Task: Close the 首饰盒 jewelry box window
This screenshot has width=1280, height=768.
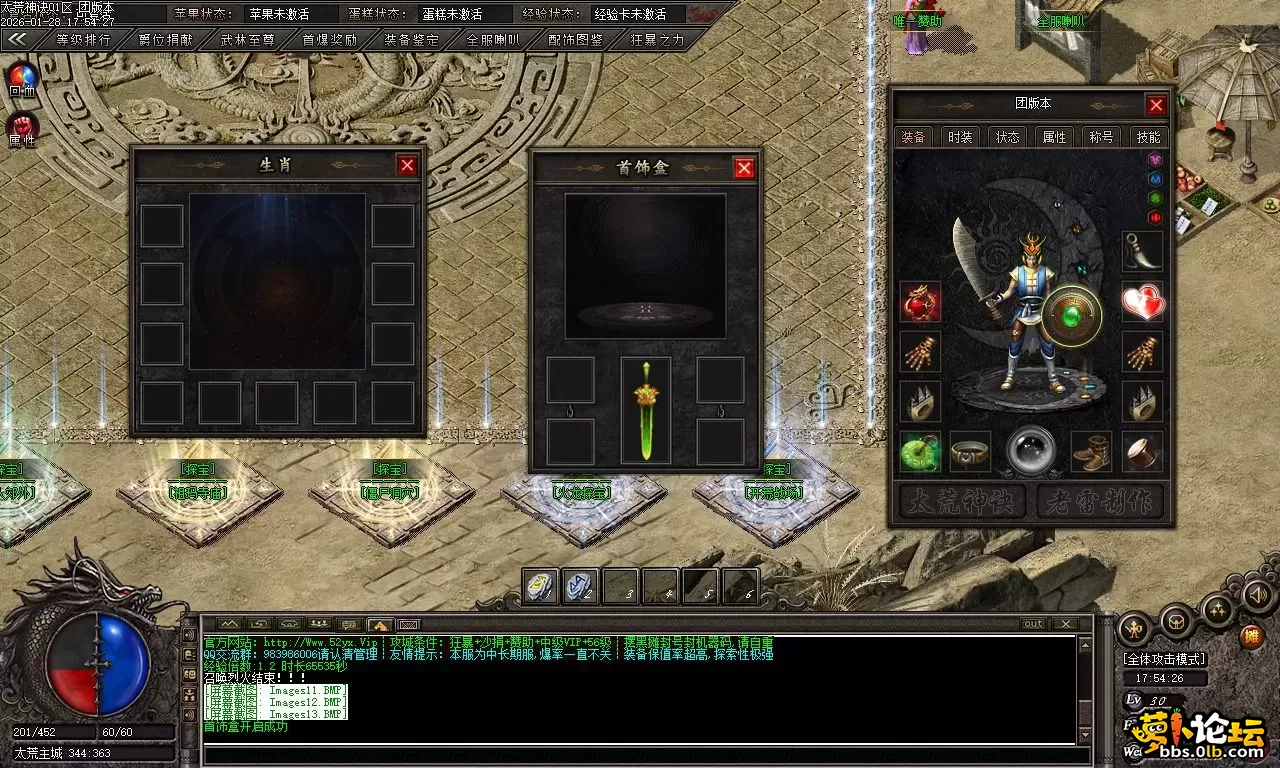Action: (x=744, y=168)
